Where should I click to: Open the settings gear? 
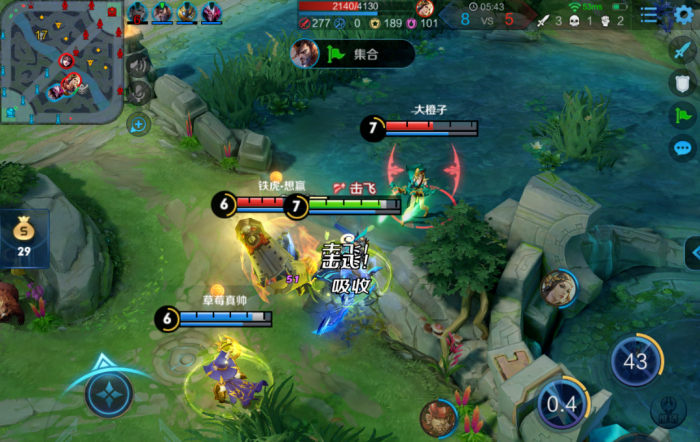[684, 13]
